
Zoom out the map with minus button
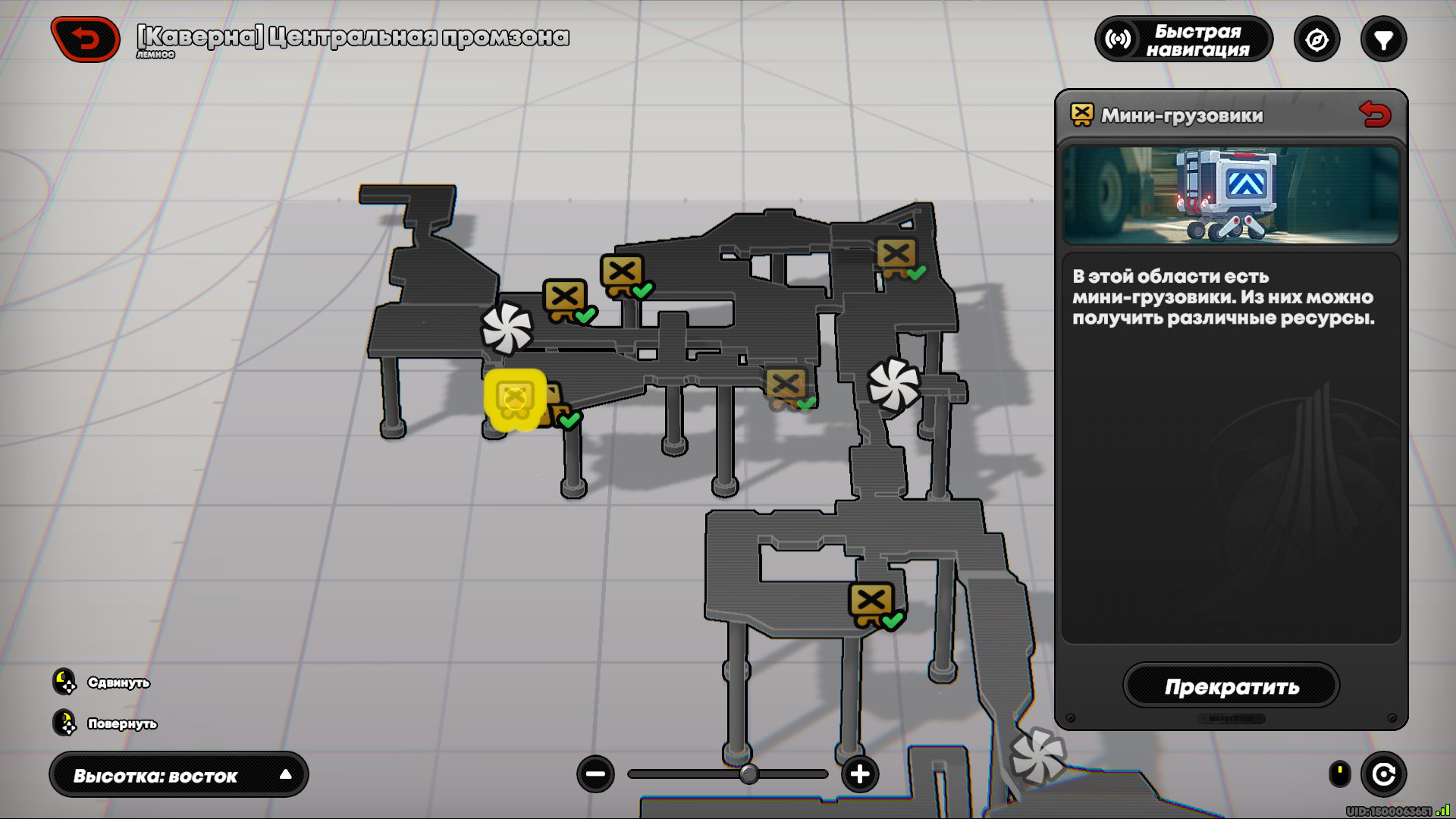point(595,774)
